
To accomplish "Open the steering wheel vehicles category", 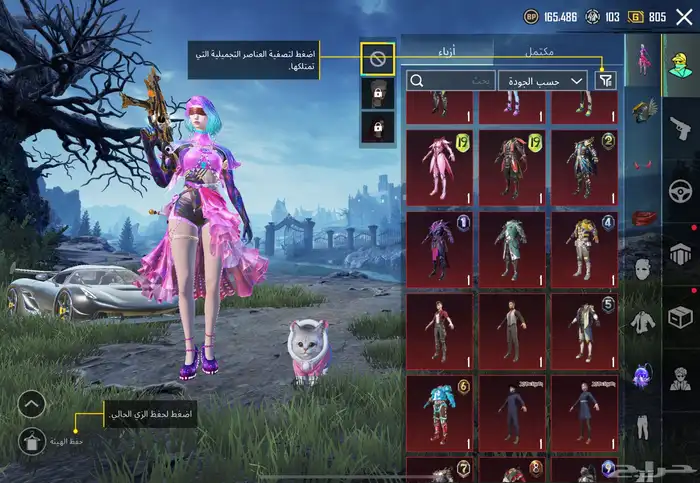I will [x=681, y=192].
